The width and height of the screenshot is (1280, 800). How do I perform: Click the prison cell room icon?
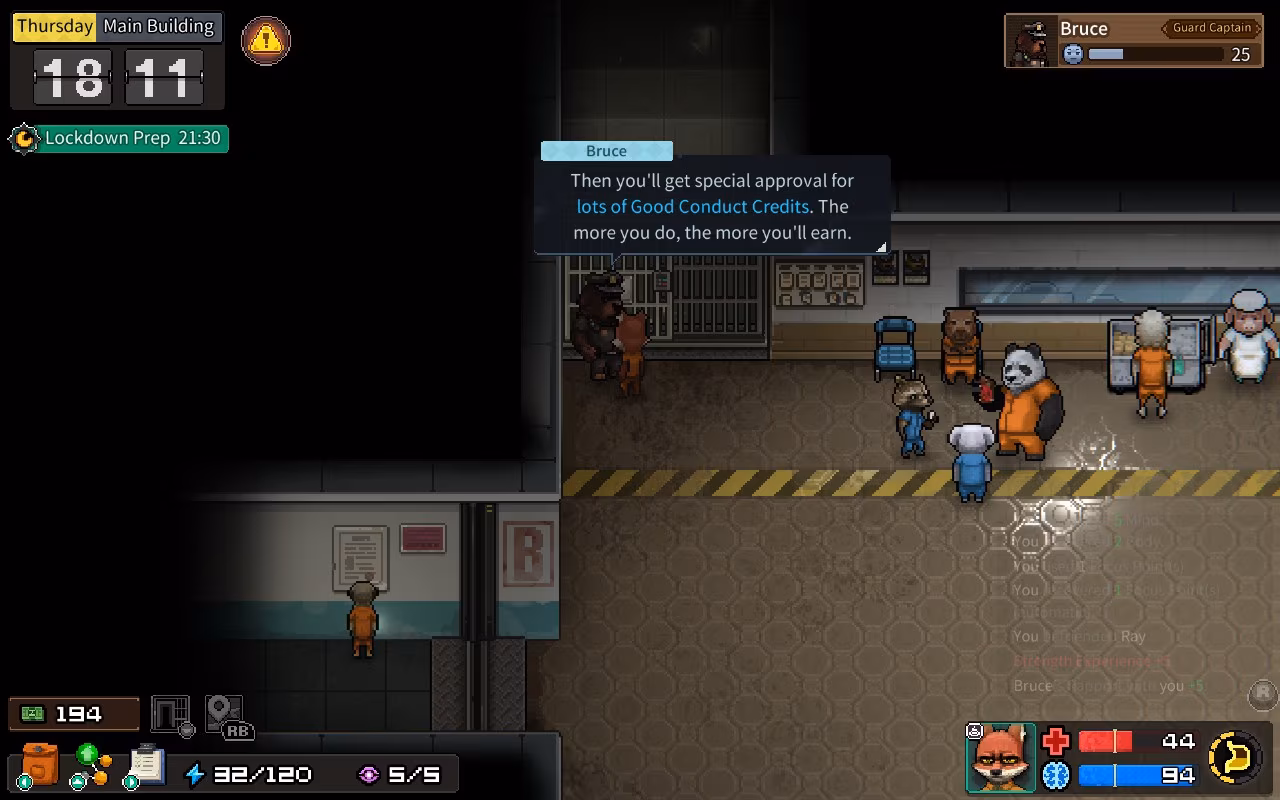[170, 714]
